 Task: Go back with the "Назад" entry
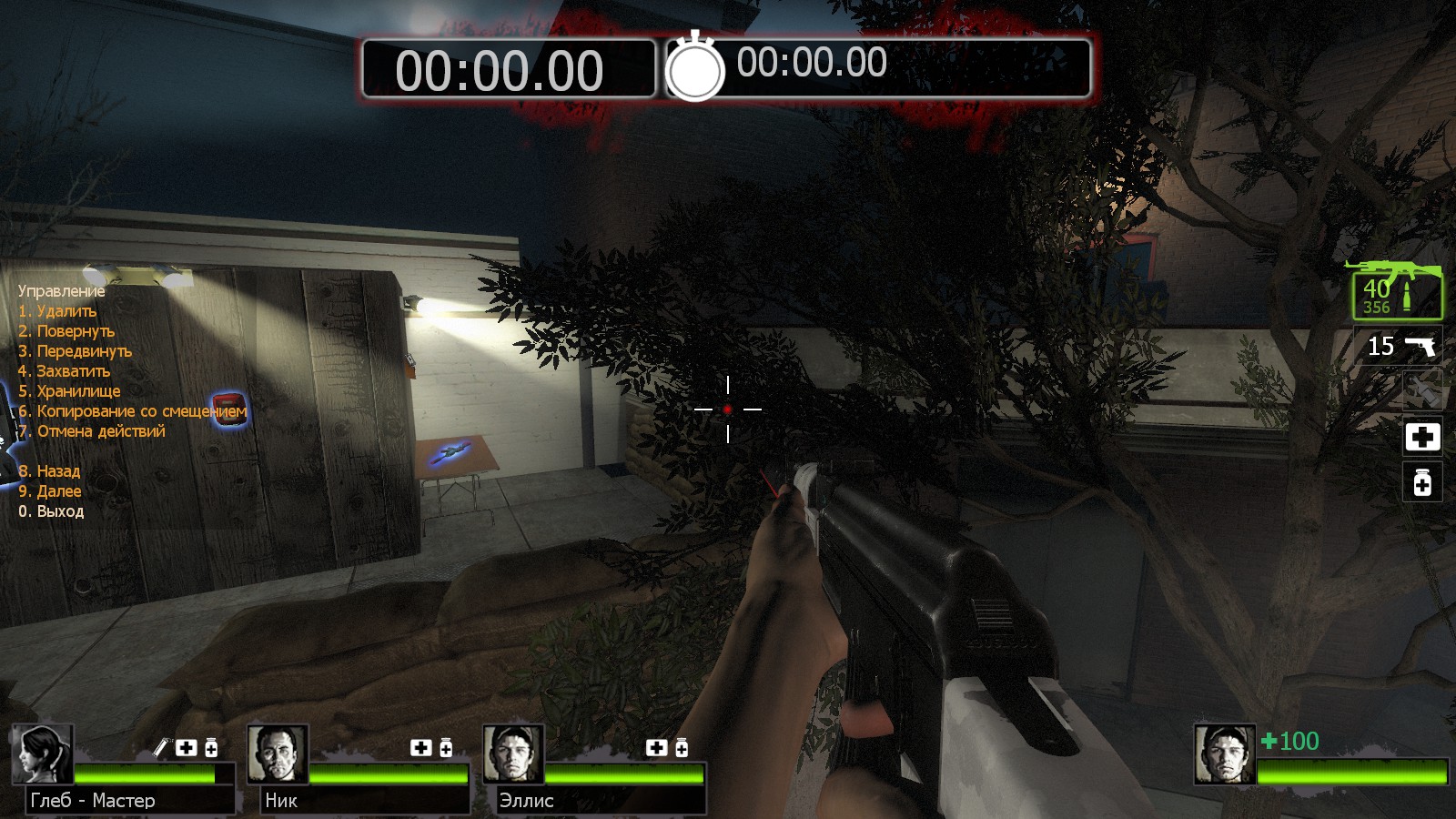click(x=49, y=471)
